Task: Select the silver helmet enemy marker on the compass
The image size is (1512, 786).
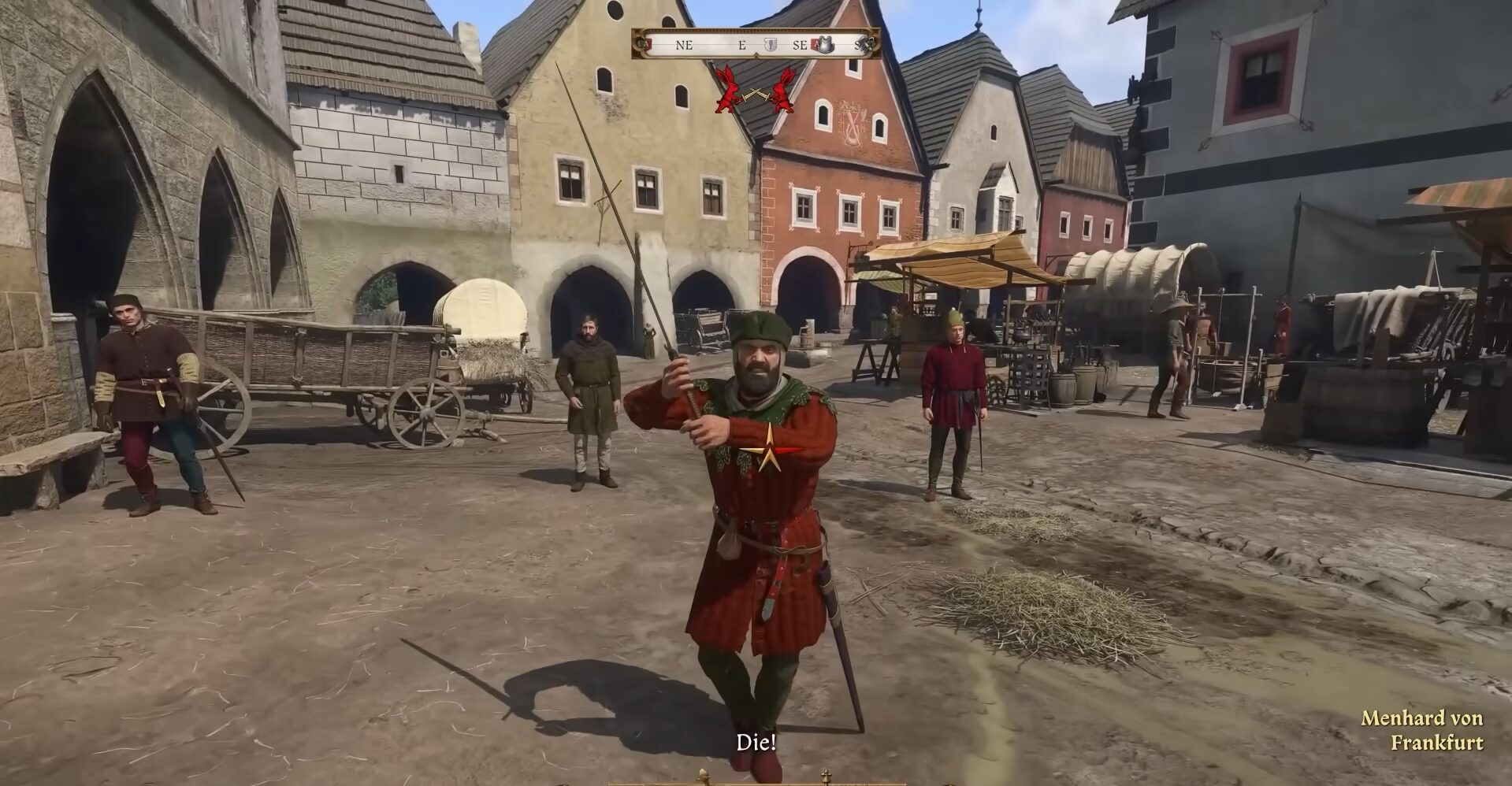Action: [825, 45]
